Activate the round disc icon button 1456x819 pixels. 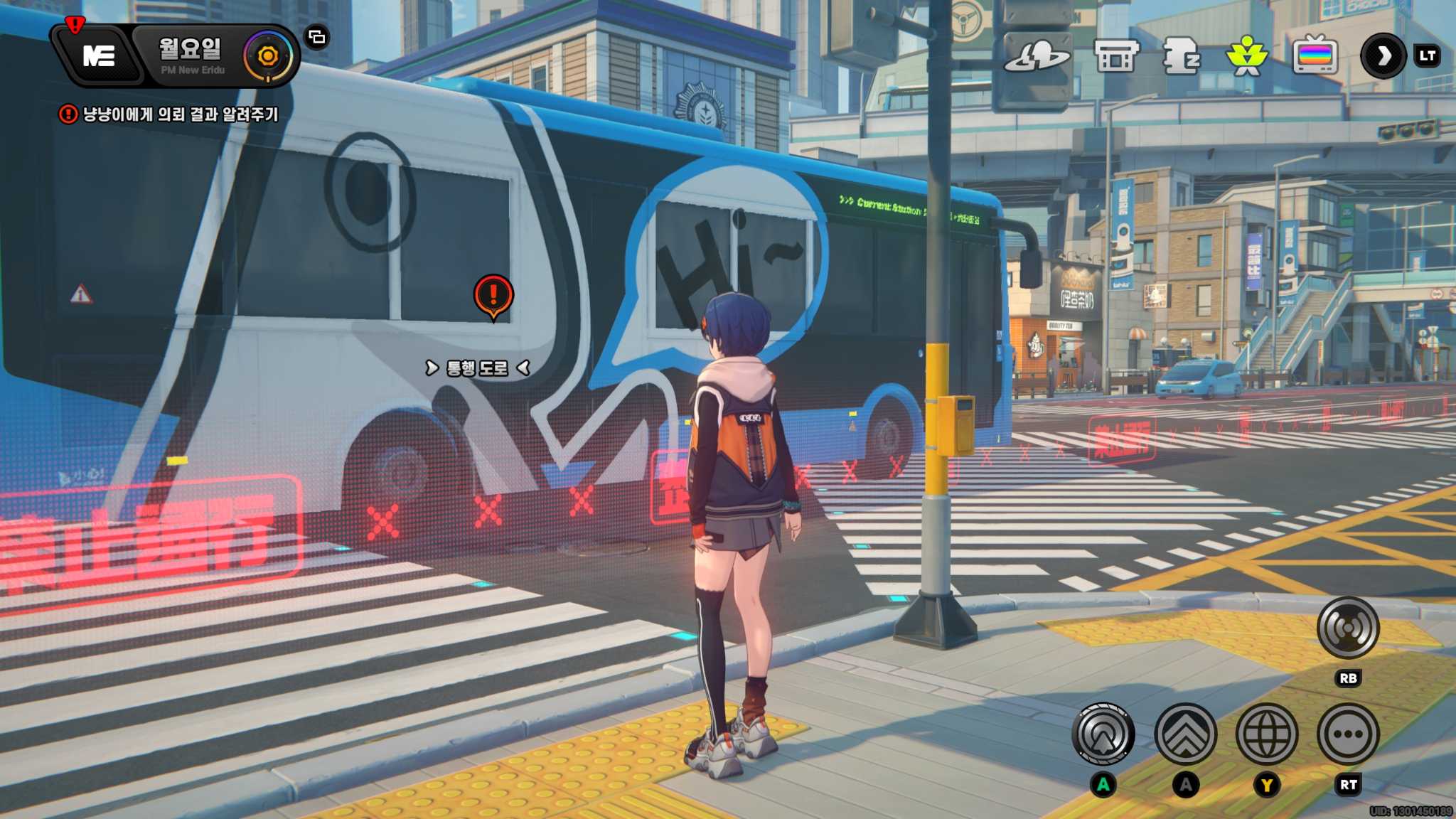[1347, 628]
